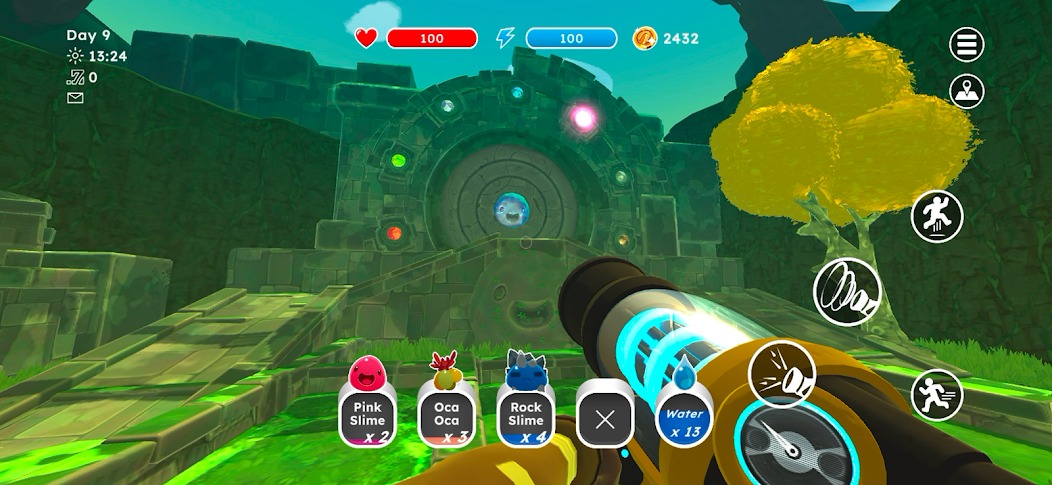Screen dimensions: 1052x485
Task: Activate the vacuum suction button
Action: pyautogui.click(x=847, y=290)
